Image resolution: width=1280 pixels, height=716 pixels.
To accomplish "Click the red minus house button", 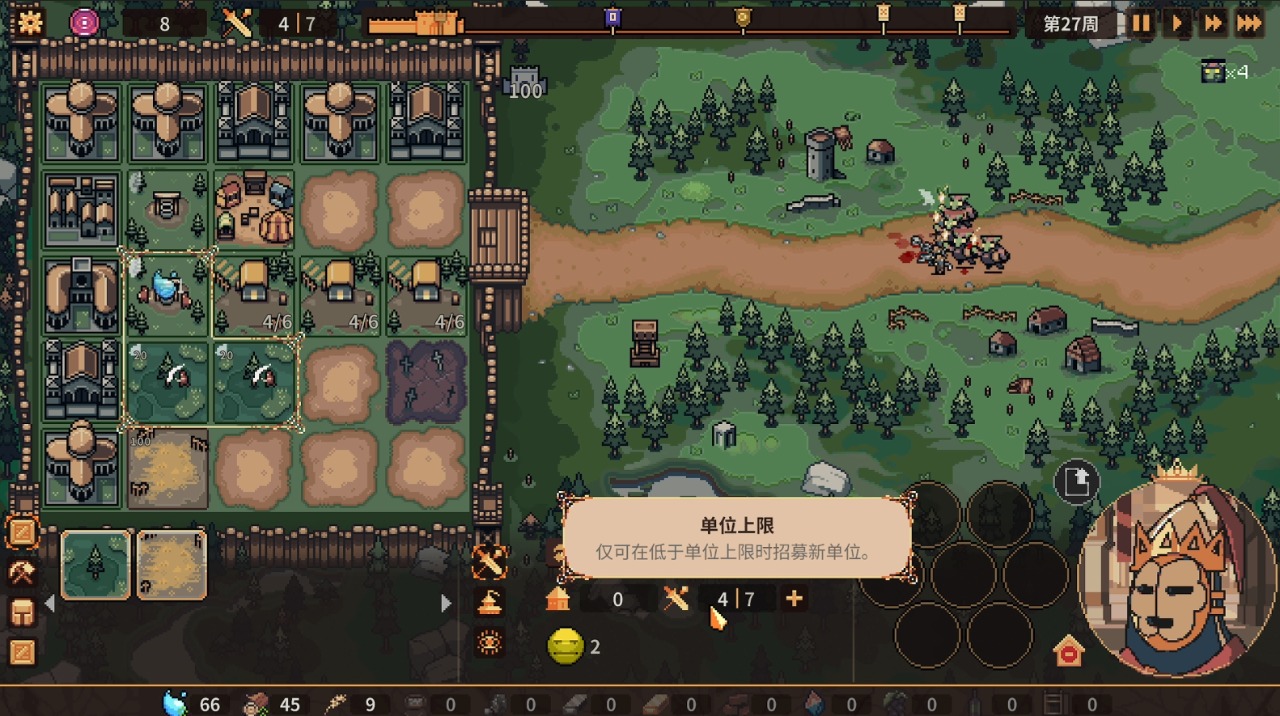I will coord(1069,652).
